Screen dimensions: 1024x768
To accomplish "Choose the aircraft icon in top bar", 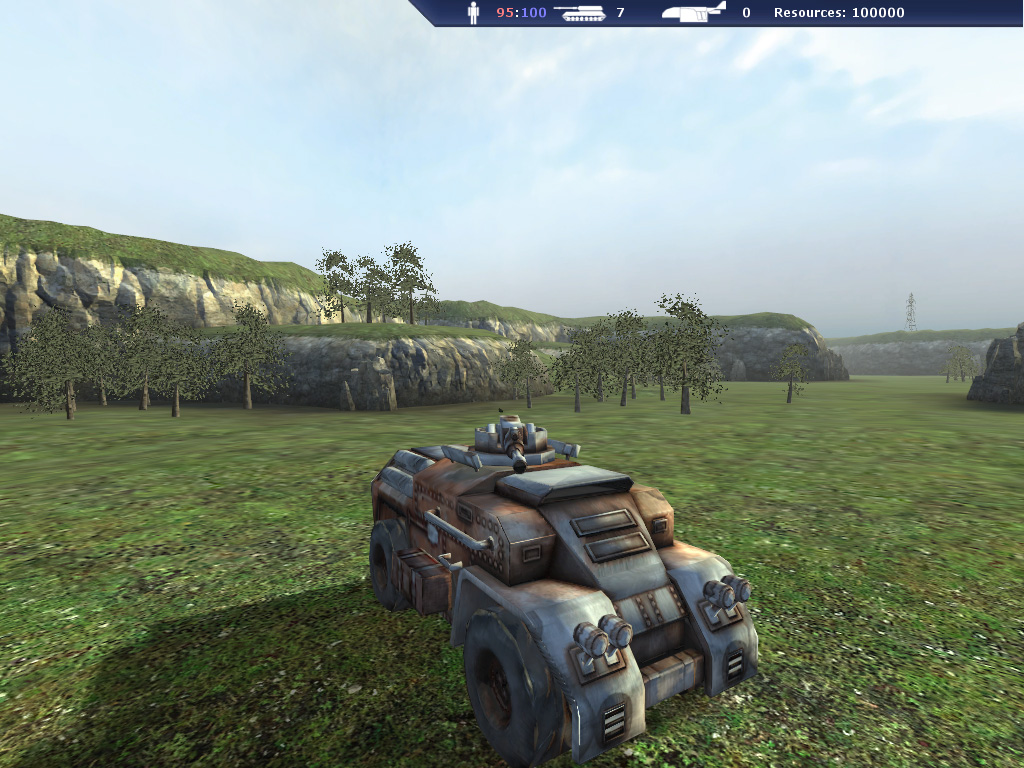I will 693,12.
